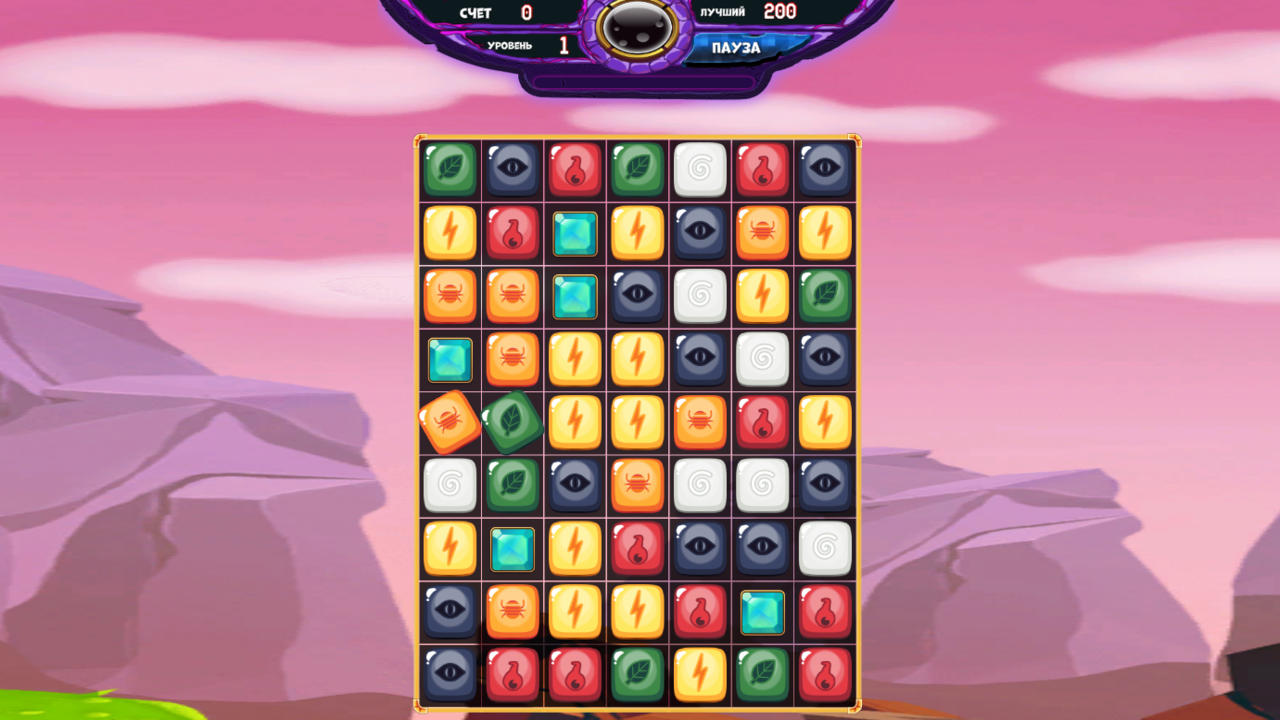
Task: Click the teal gem tile near the bottom-right
Action: coord(763,611)
